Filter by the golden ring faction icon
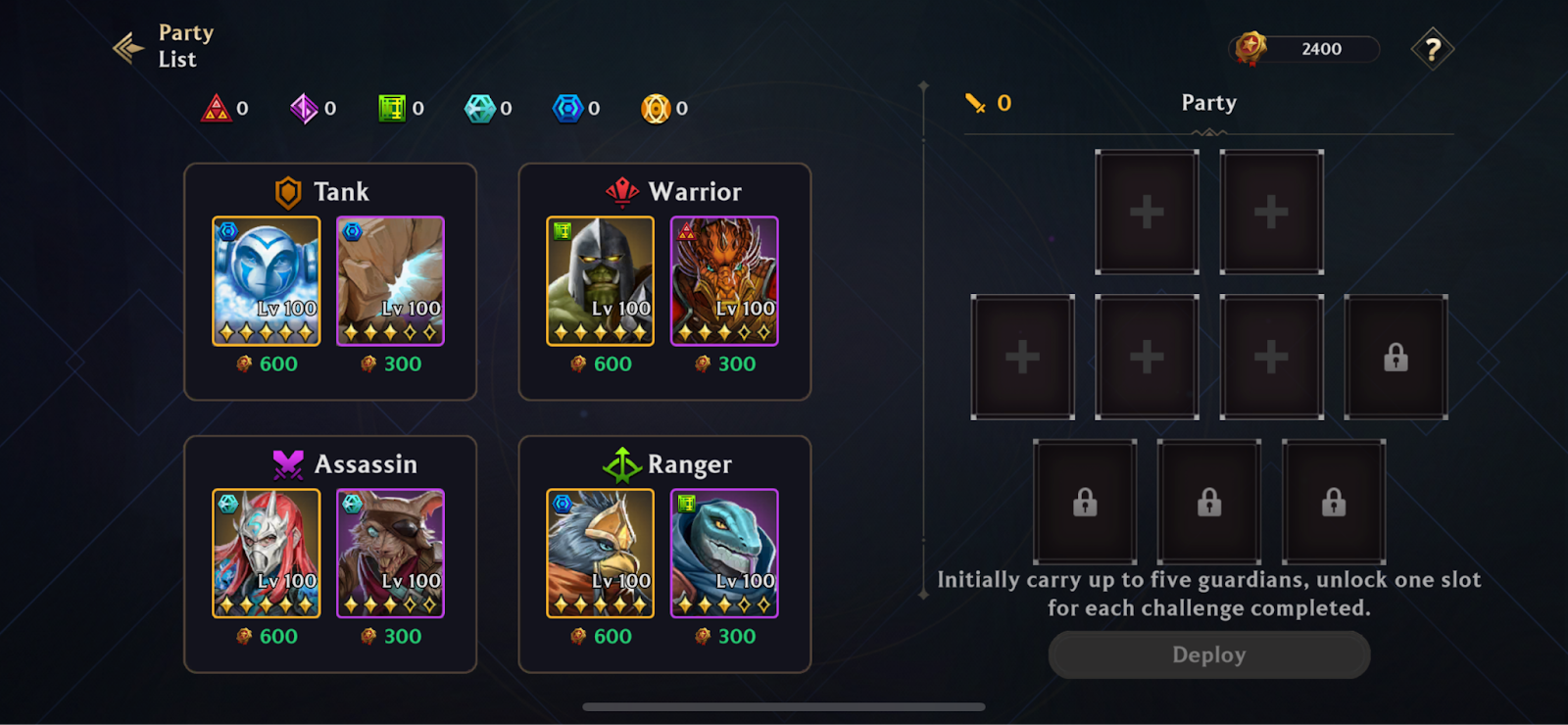Viewport: 1568px width, 725px height. point(656,108)
